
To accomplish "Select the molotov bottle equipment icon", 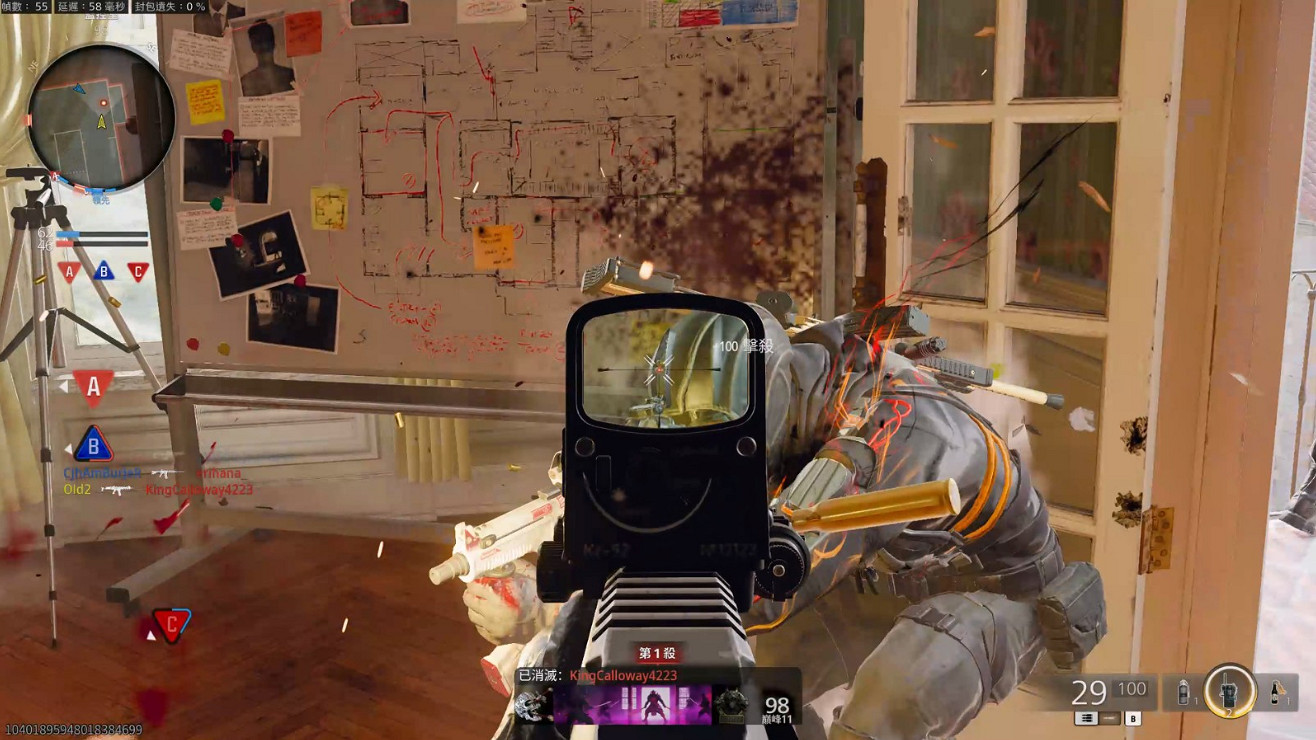I will click(x=1277, y=693).
